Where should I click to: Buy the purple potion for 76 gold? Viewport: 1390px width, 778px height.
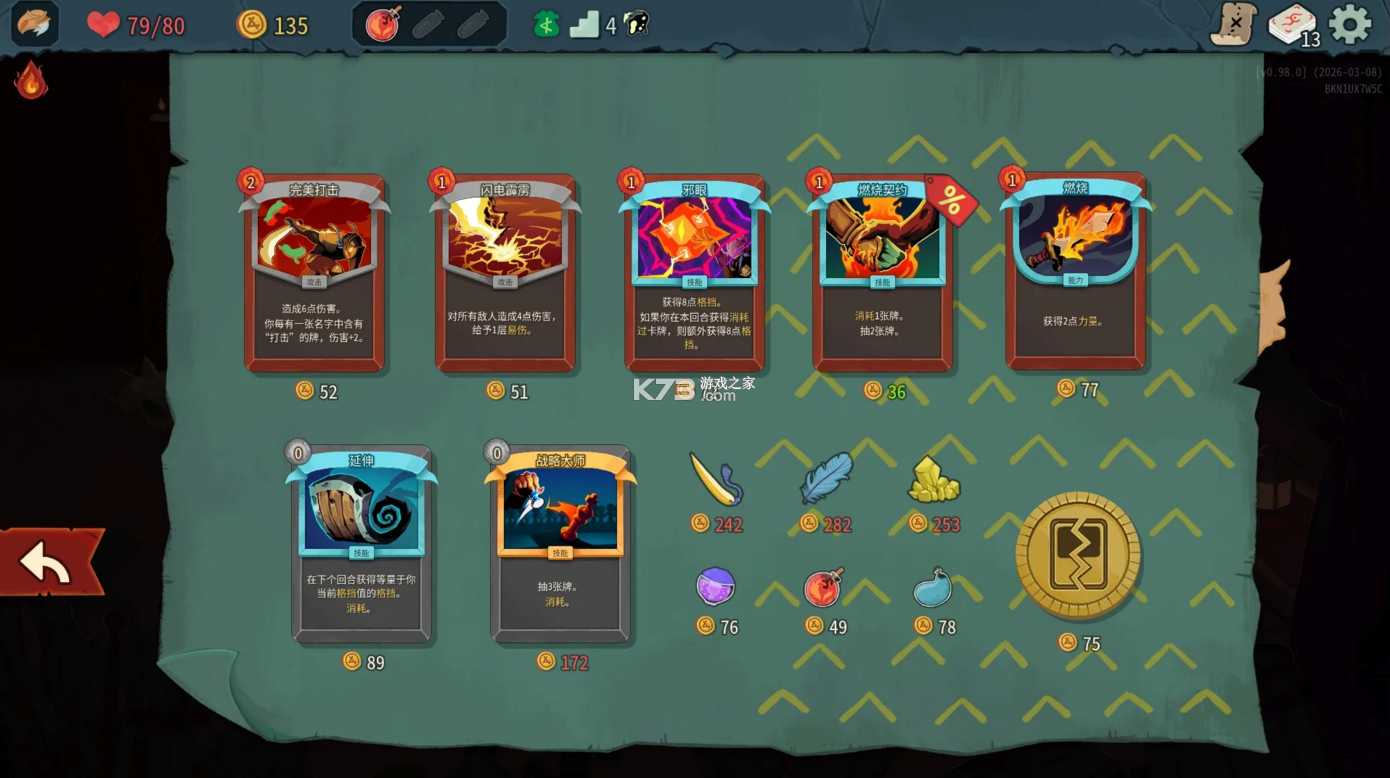716,586
